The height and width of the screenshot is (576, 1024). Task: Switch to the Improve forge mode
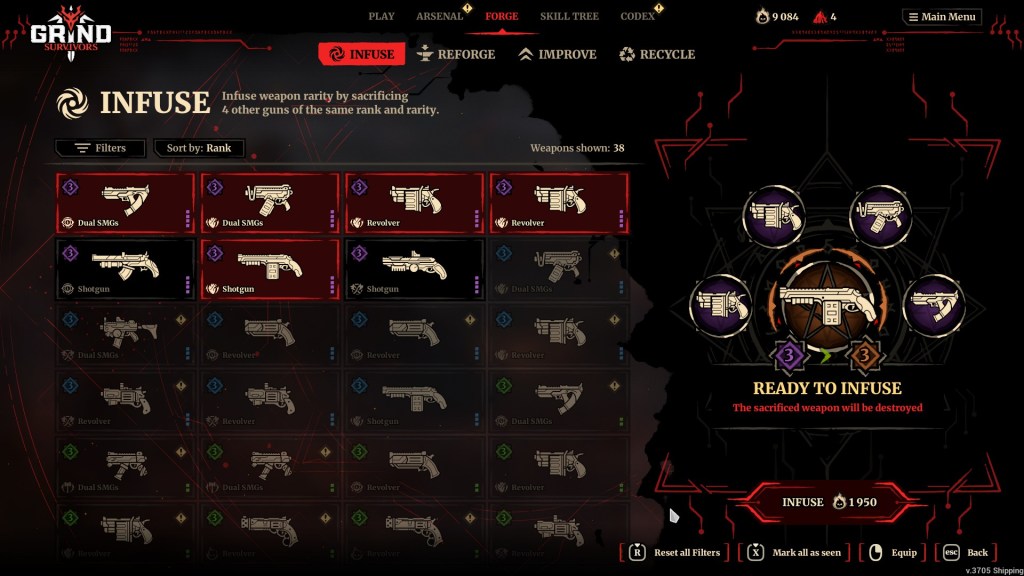tap(557, 54)
